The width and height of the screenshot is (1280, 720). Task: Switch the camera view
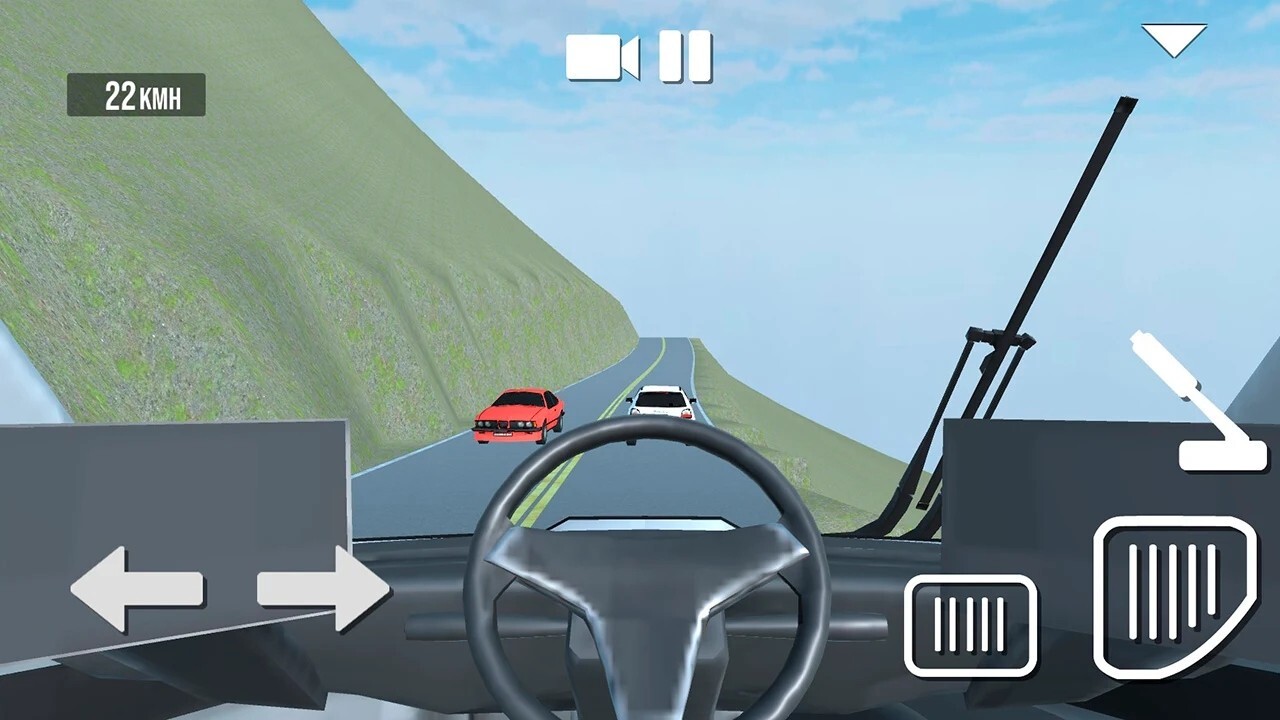pos(602,56)
